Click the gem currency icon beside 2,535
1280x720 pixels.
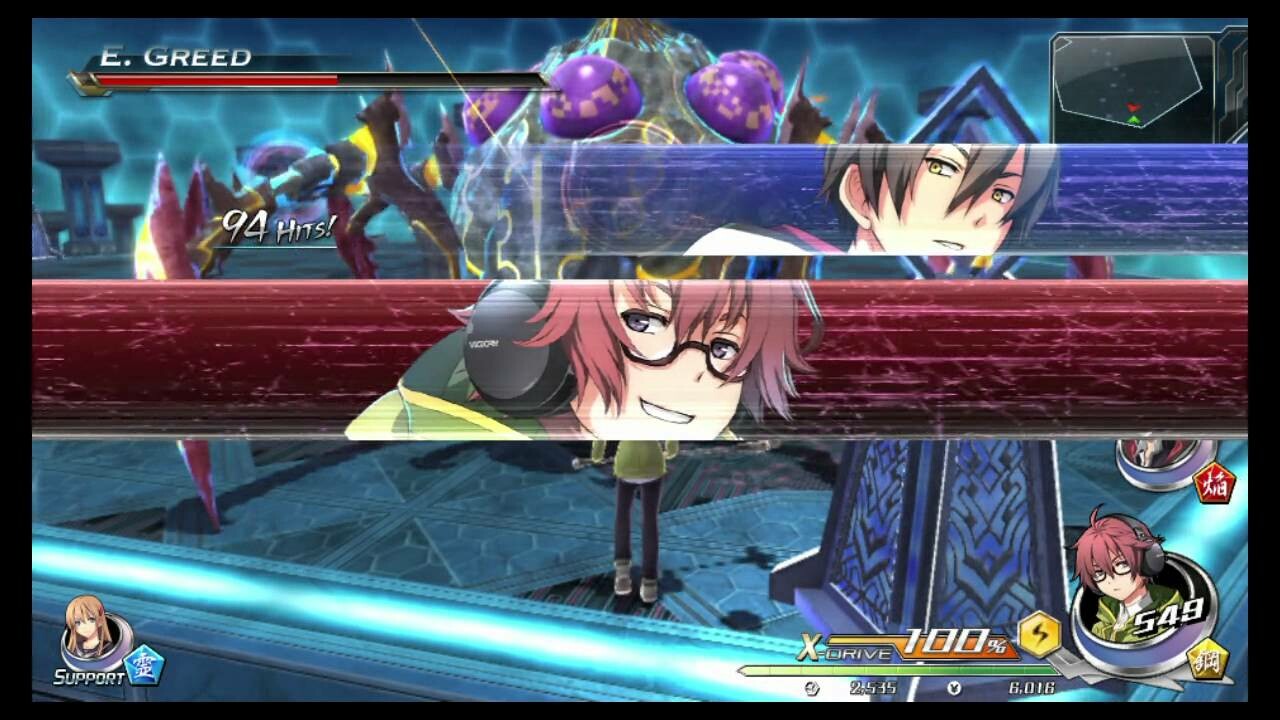tap(812, 690)
